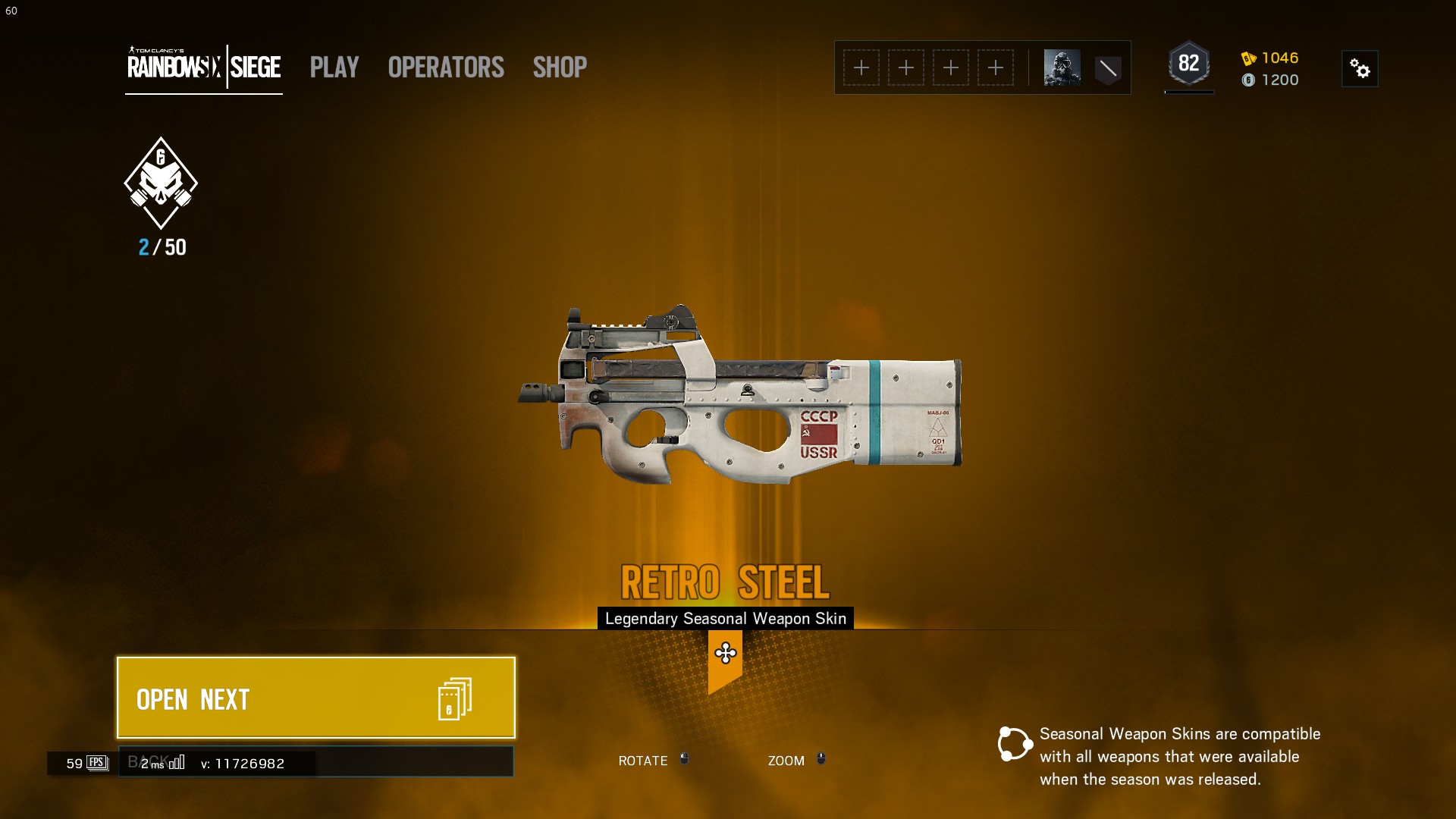Click the level 82 badge
The height and width of the screenshot is (819, 1456).
pos(1189,62)
